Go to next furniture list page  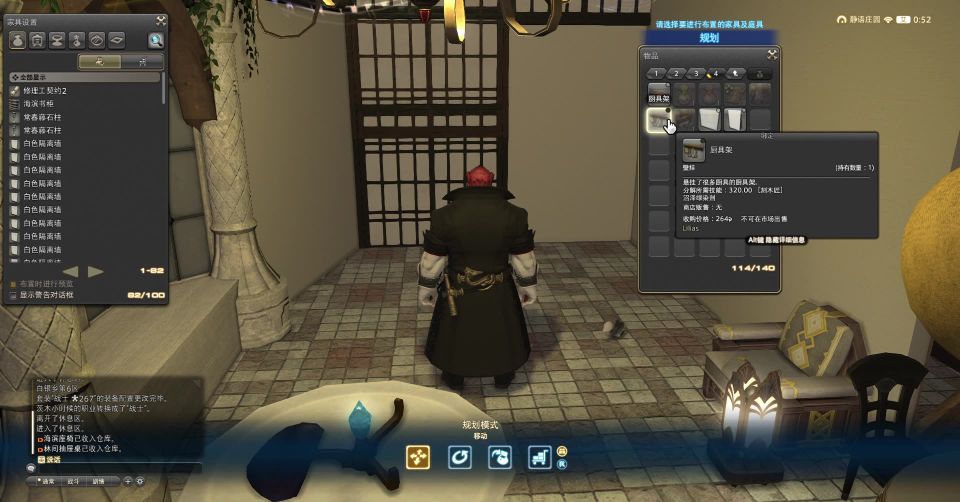pos(96,271)
